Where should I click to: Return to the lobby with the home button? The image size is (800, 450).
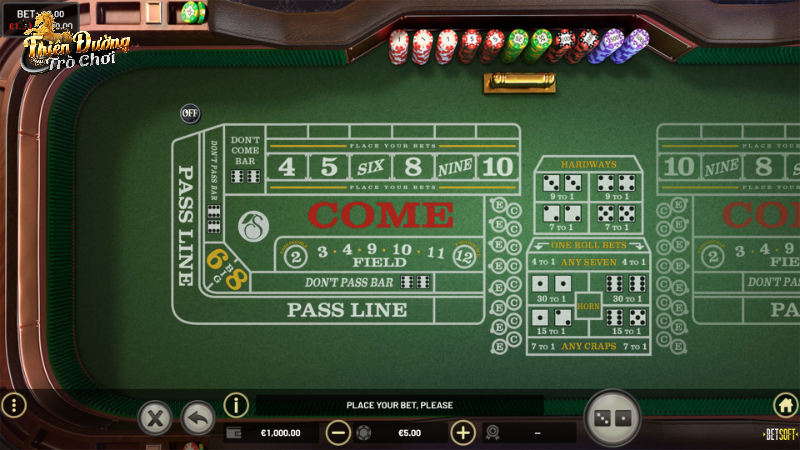[785, 405]
